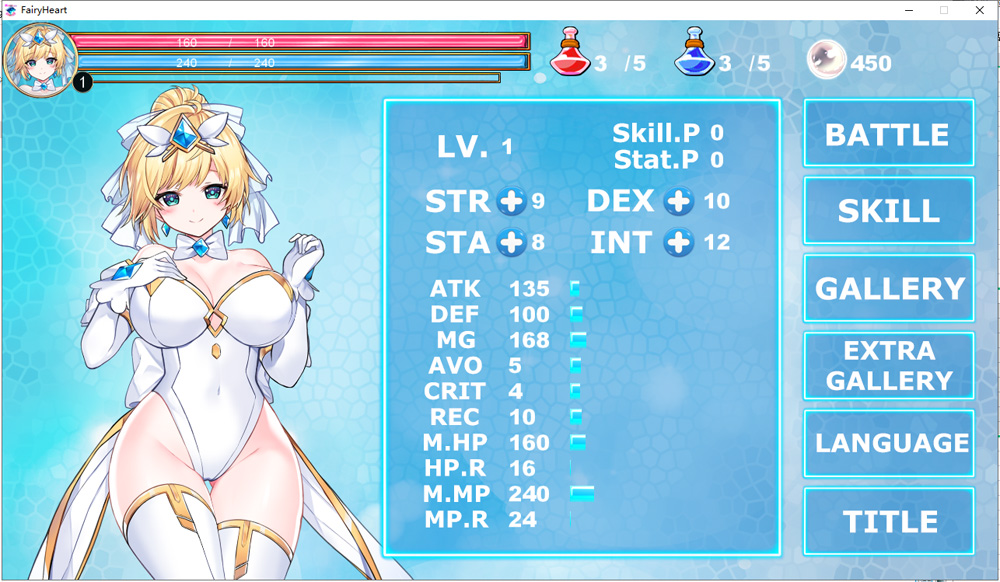Increase STR with its plus button
This screenshot has width=1000, height=582.
click(511, 201)
